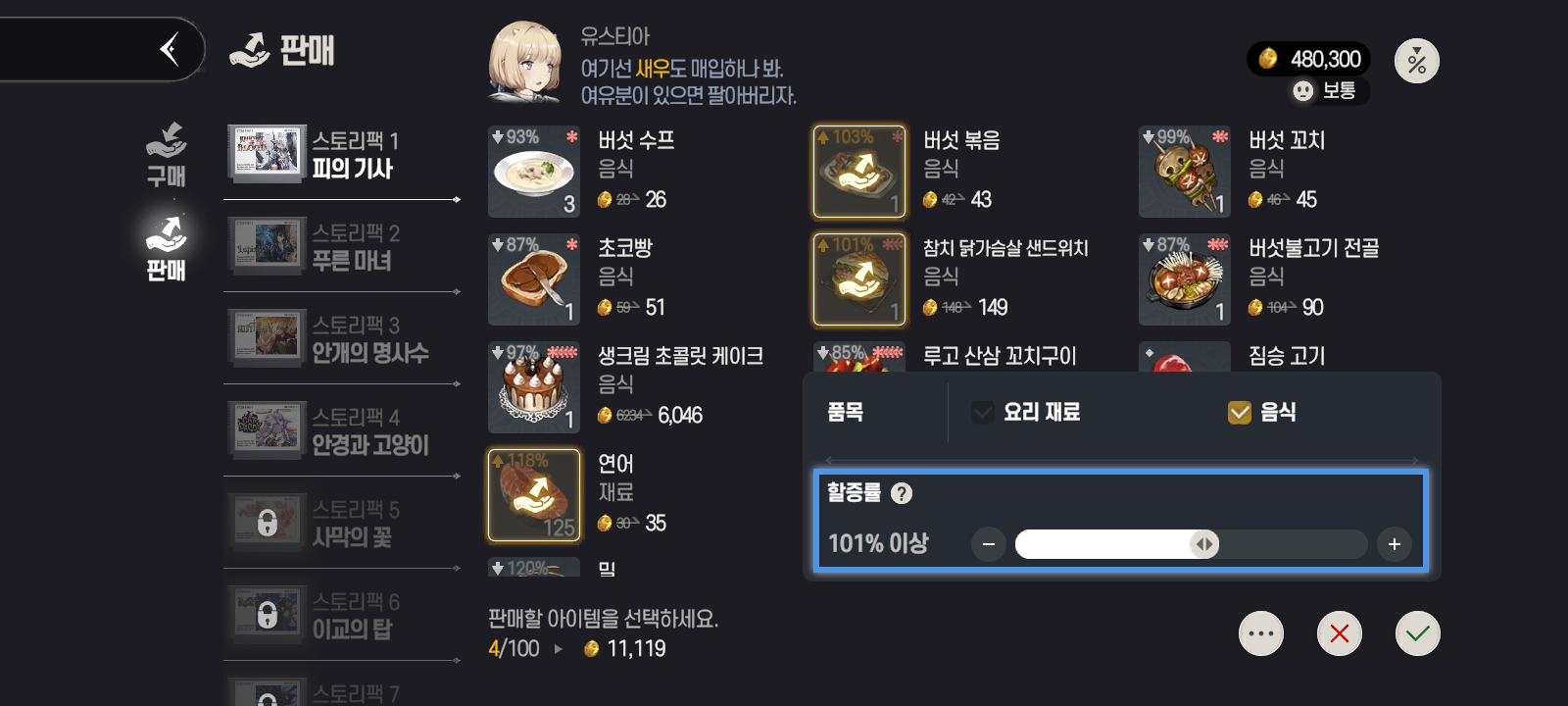The height and width of the screenshot is (706, 1568).
Task: Click the plus button to raise markup threshold
Action: pos(1394,544)
